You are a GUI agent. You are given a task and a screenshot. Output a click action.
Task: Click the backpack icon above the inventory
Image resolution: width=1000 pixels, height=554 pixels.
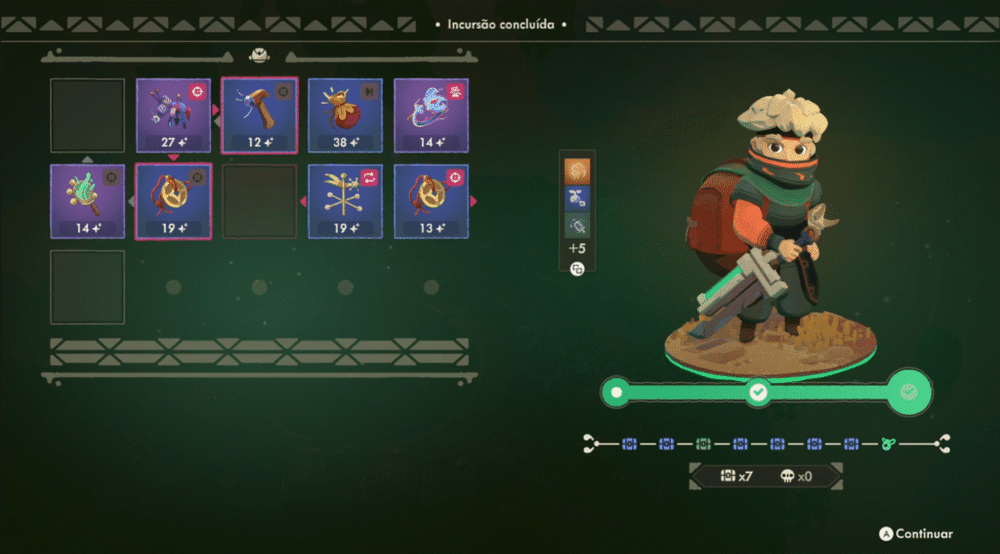[259, 56]
